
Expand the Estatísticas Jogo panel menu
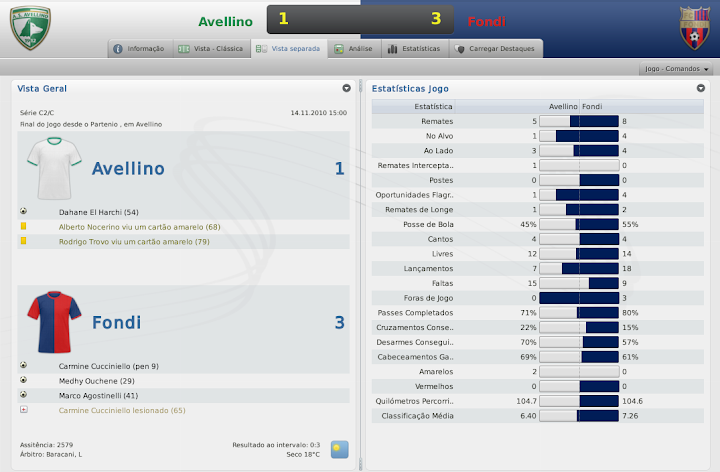tap(701, 88)
